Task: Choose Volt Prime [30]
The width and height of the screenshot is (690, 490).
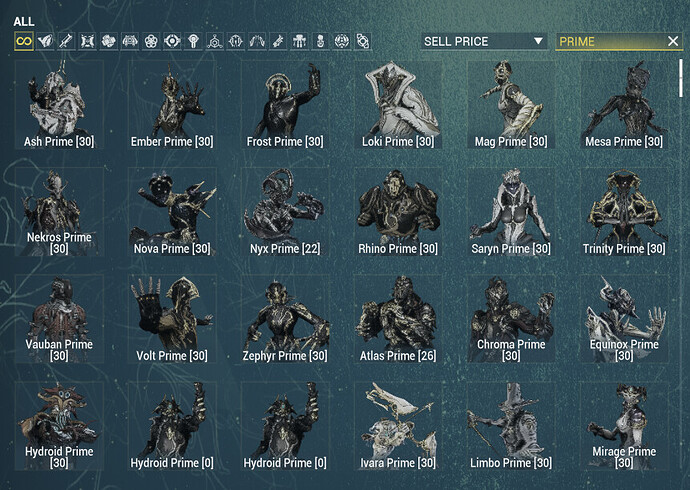Action: pos(171,320)
